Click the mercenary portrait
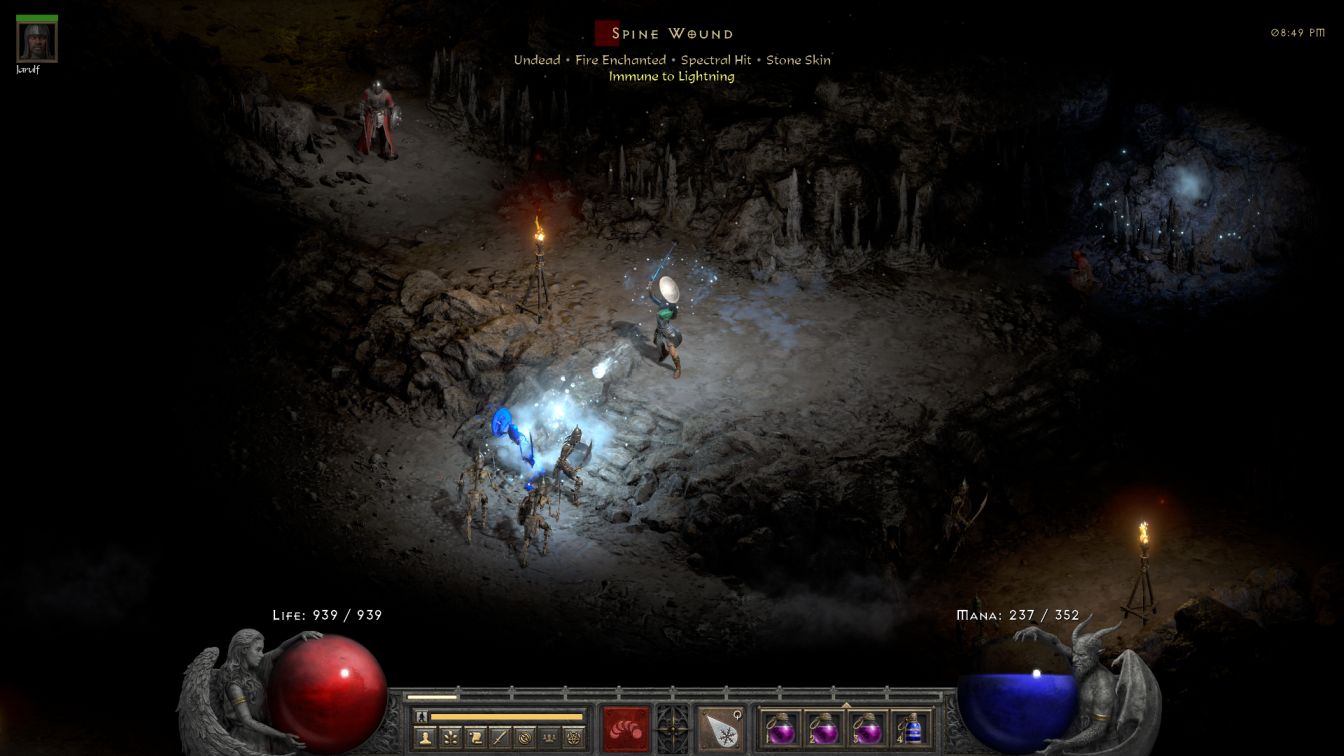 pos(37,41)
